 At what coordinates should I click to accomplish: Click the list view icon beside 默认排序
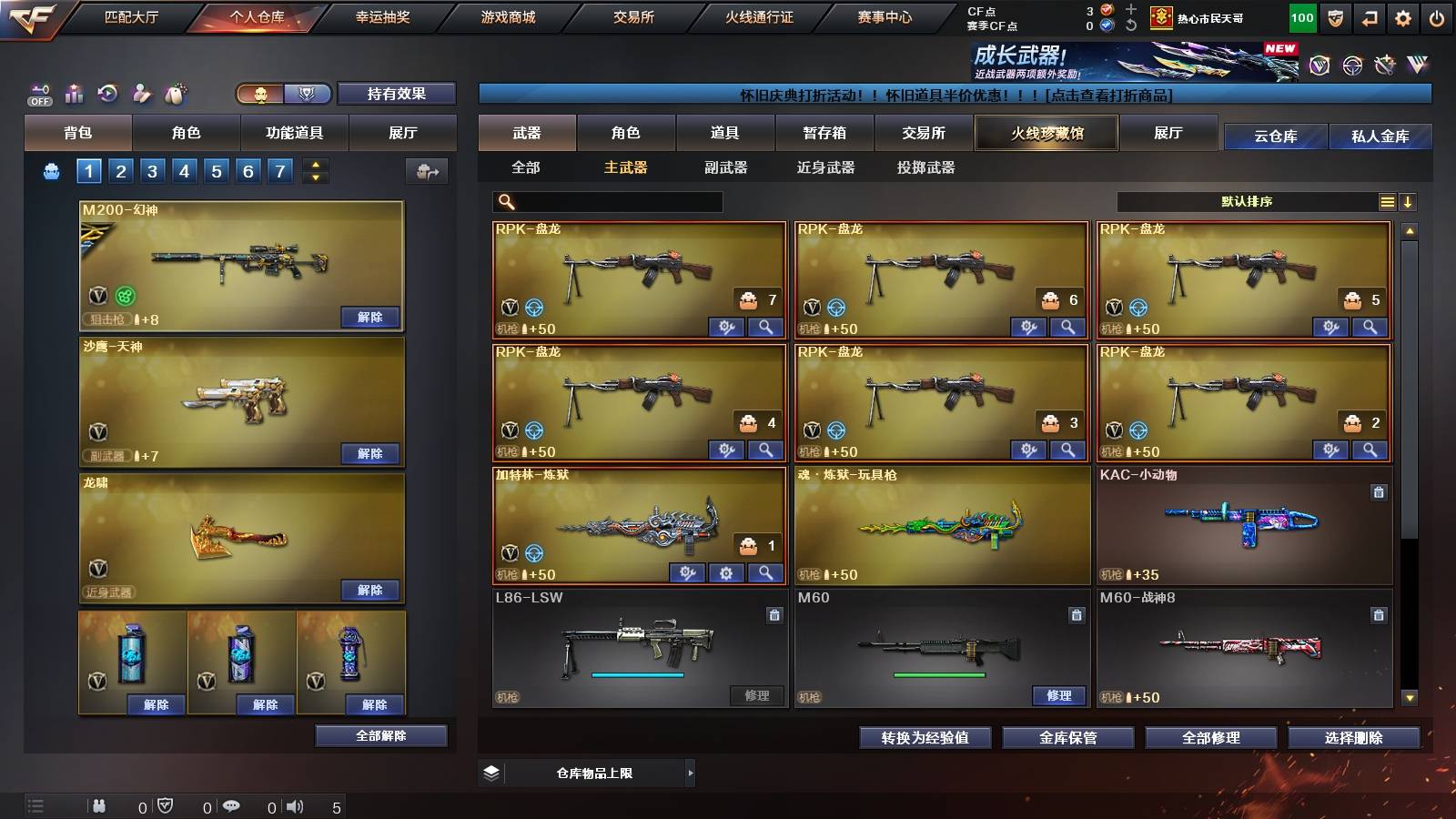coord(1387,202)
